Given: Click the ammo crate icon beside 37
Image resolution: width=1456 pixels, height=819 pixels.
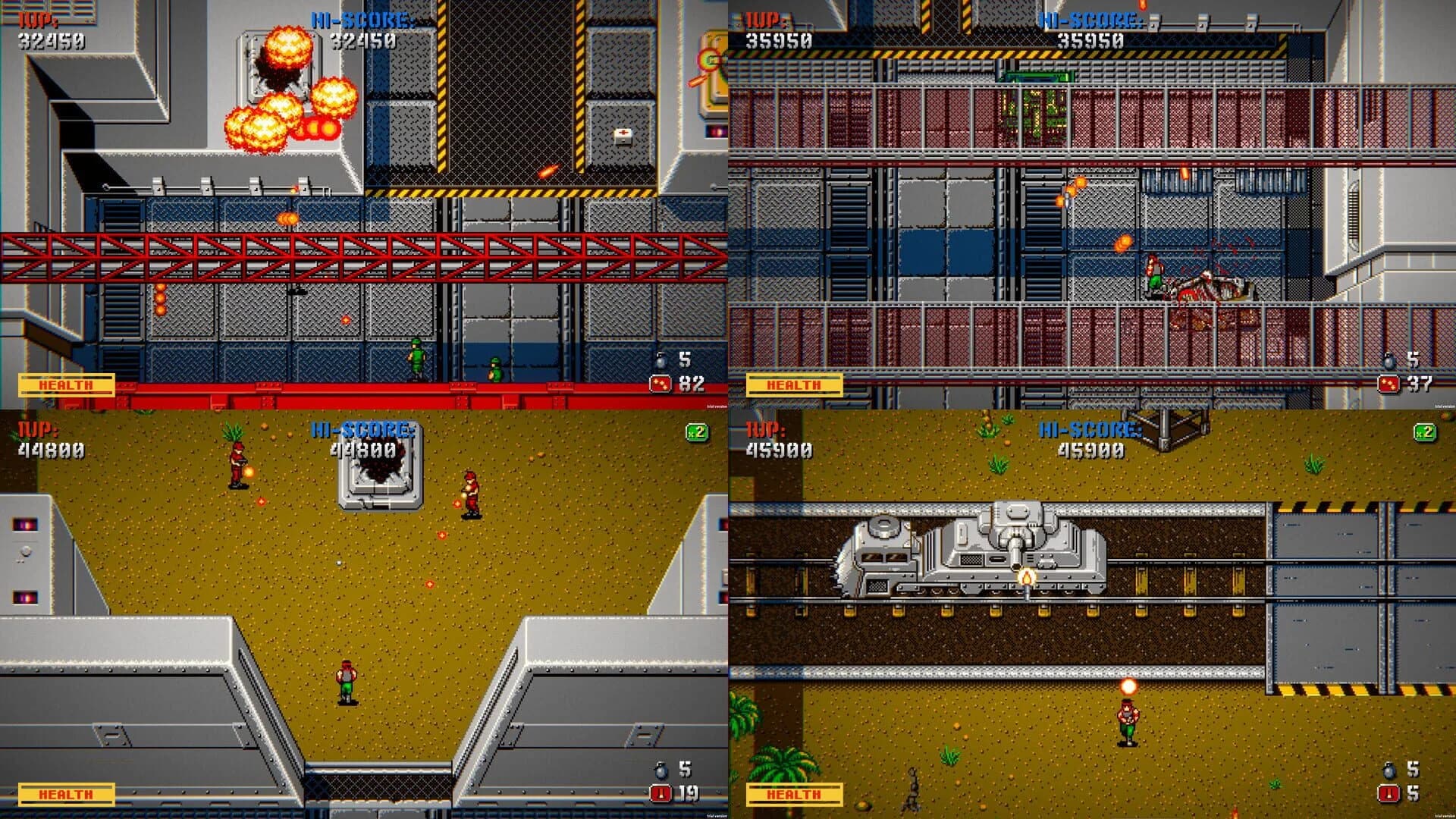Looking at the screenshot, I should pyautogui.click(x=1388, y=383).
